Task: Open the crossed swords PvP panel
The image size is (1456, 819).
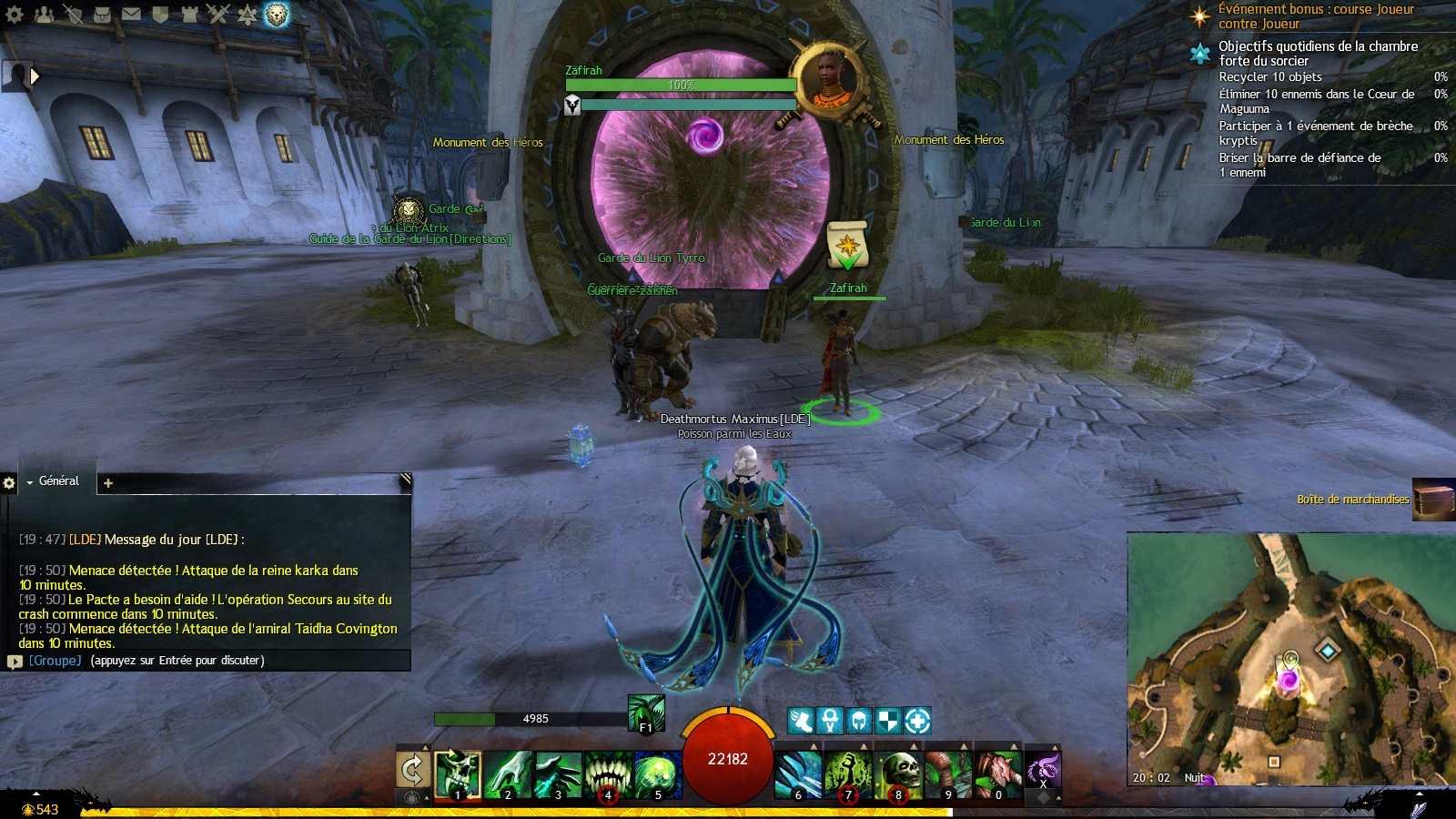Action: click(x=218, y=14)
